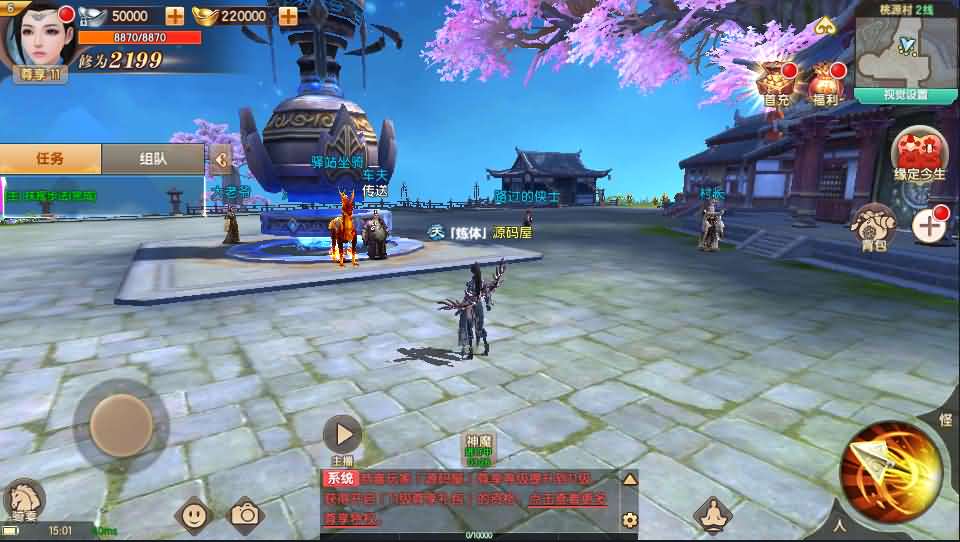Activate the flaming arrow attack skill
The height and width of the screenshot is (542, 960).
point(890,472)
